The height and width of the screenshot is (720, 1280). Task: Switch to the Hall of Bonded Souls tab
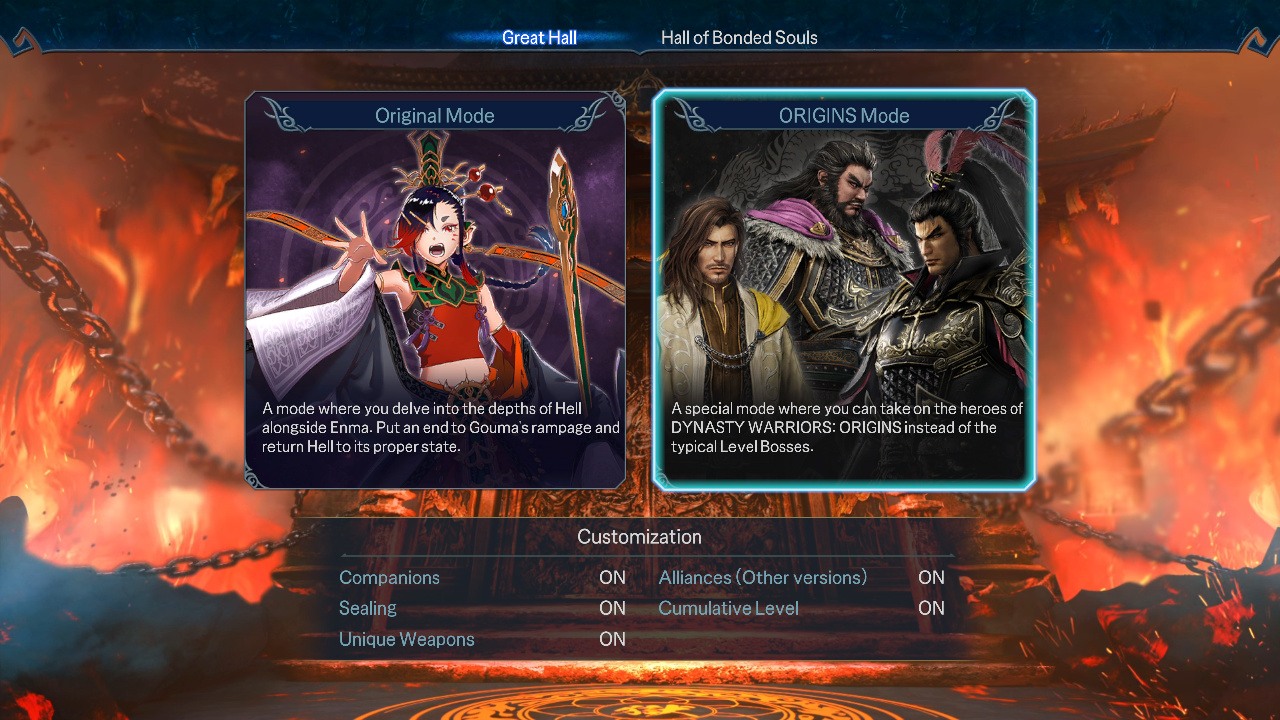pos(738,38)
